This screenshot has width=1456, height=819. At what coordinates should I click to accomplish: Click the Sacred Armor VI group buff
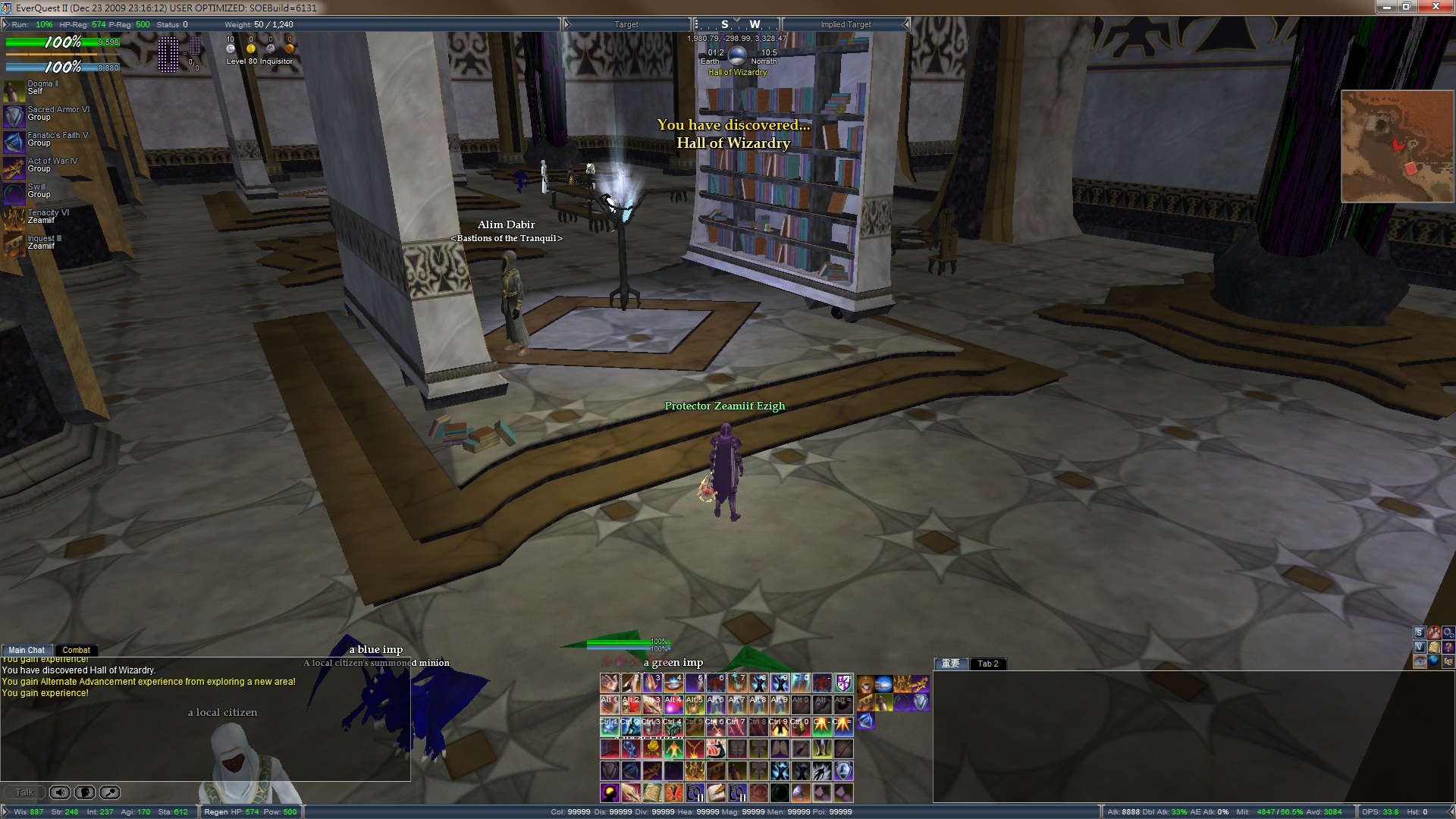(x=14, y=116)
